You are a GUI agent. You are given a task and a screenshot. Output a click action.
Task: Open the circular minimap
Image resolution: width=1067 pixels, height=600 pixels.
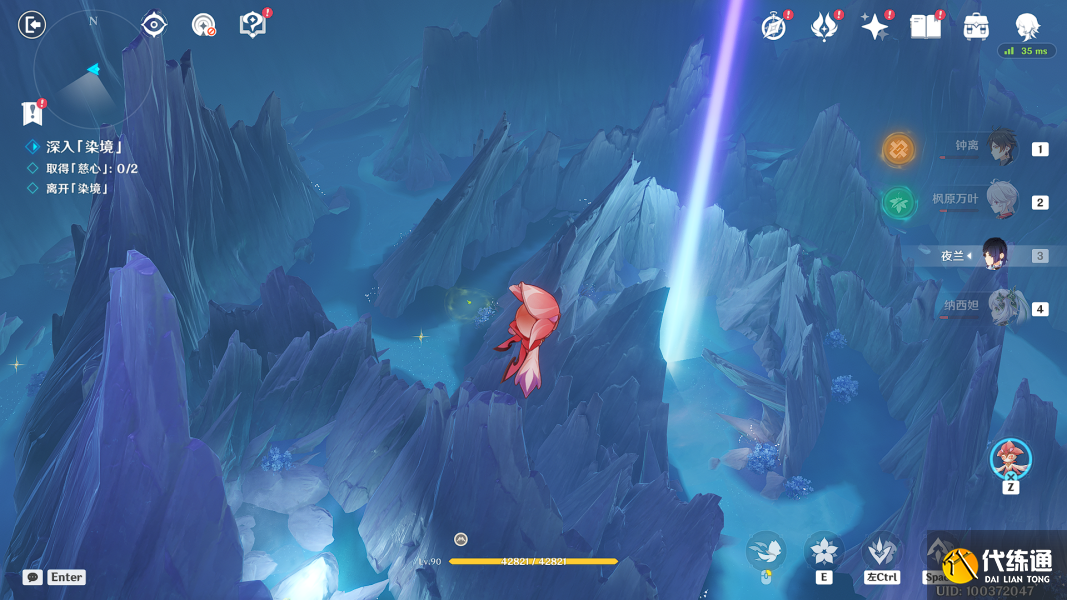tap(93, 70)
